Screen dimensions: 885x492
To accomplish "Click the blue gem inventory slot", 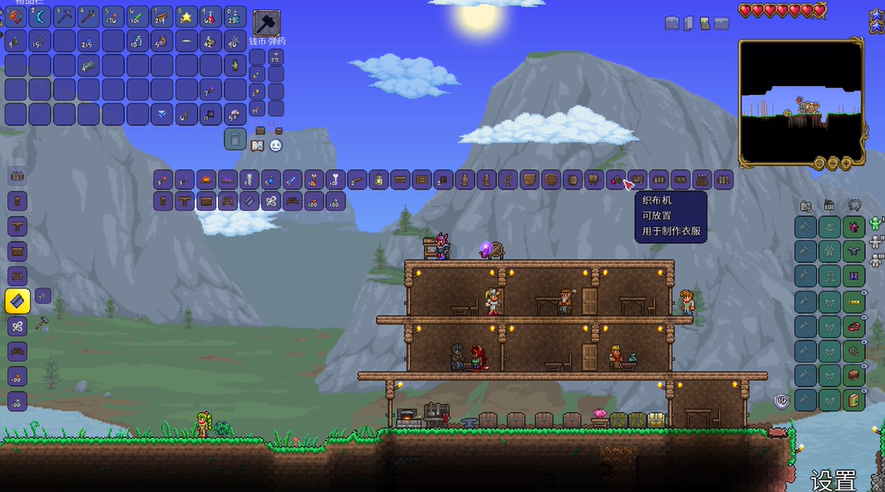I will (x=162, y=115).
